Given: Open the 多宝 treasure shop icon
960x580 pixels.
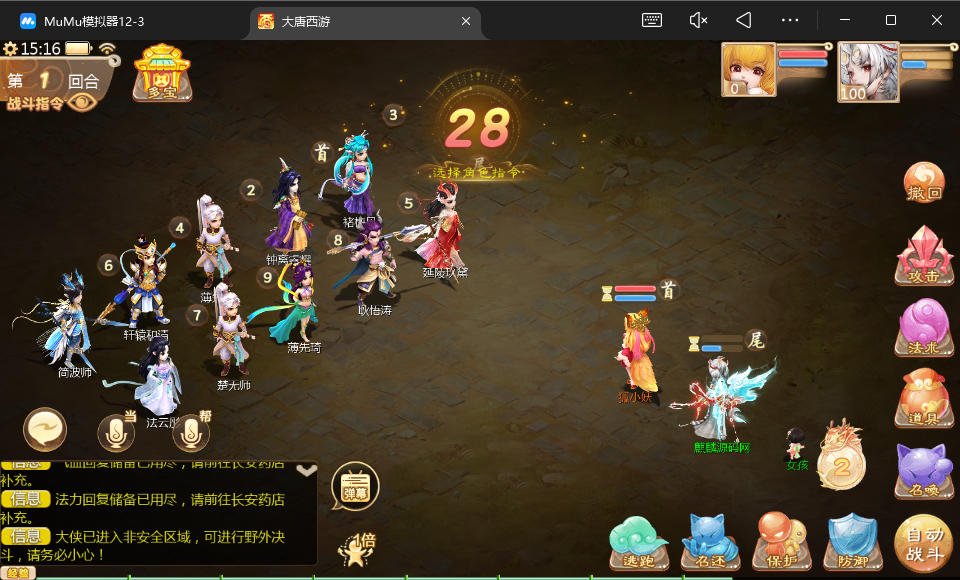Looking at the screenshot, I should click(162, 72).
